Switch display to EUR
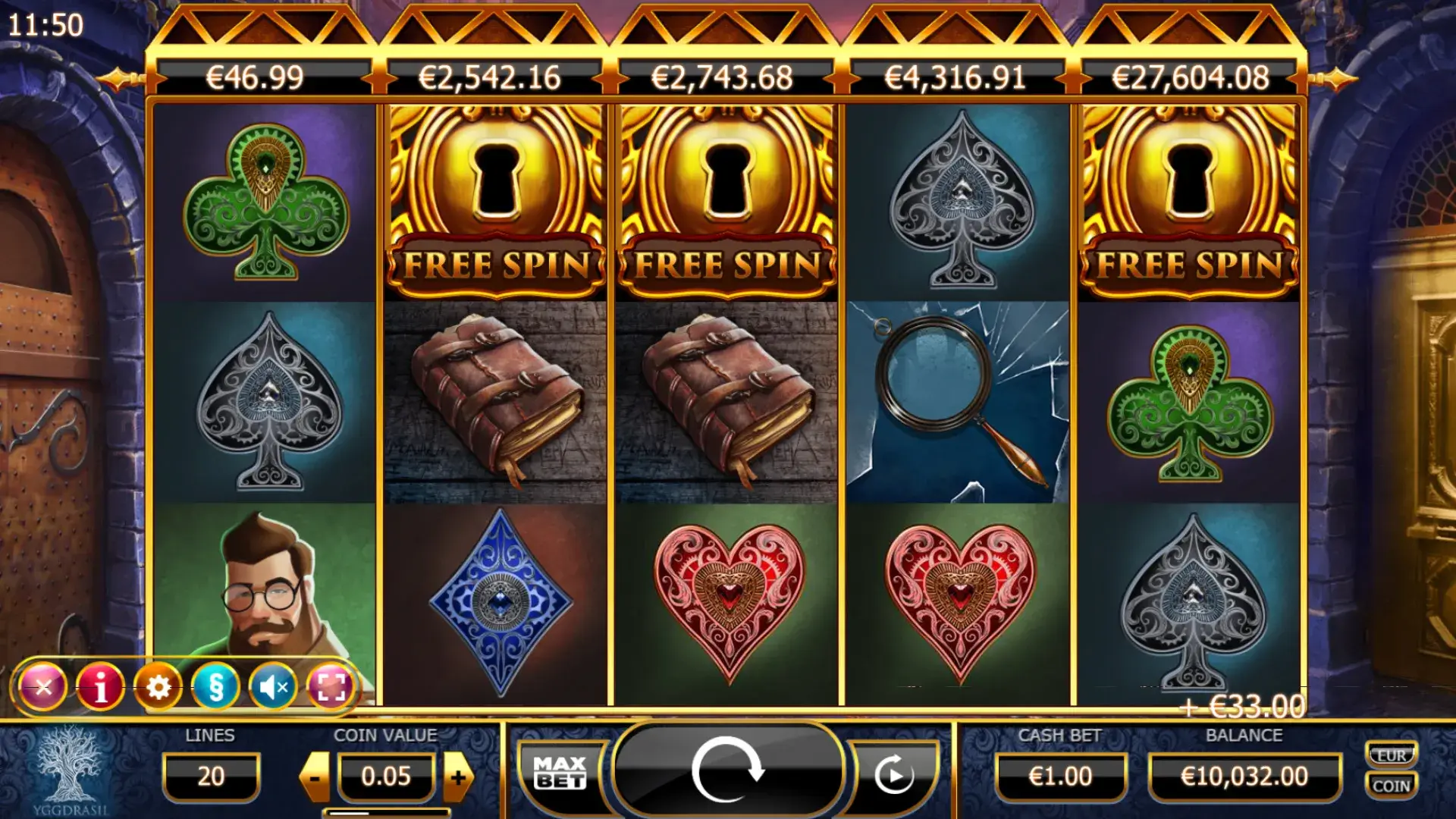 (x=1392, y=755)
